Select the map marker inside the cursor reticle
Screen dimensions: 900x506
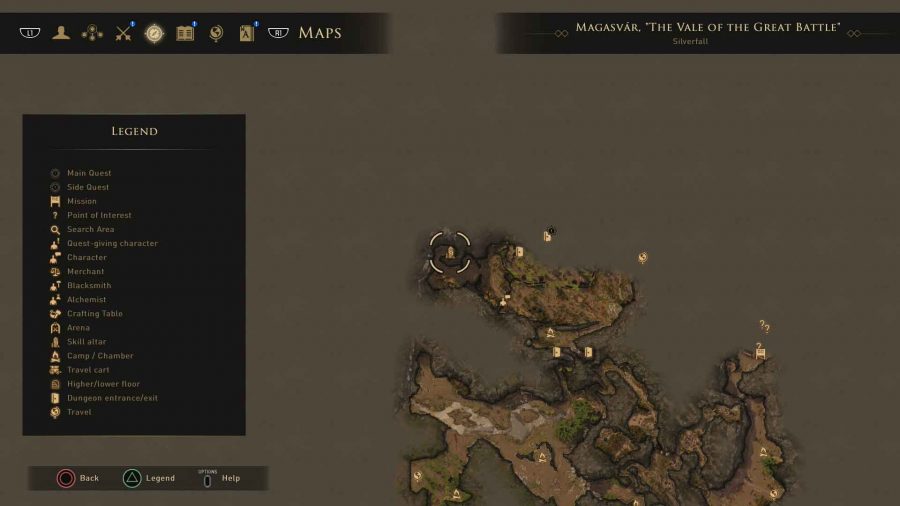point(450,252)
